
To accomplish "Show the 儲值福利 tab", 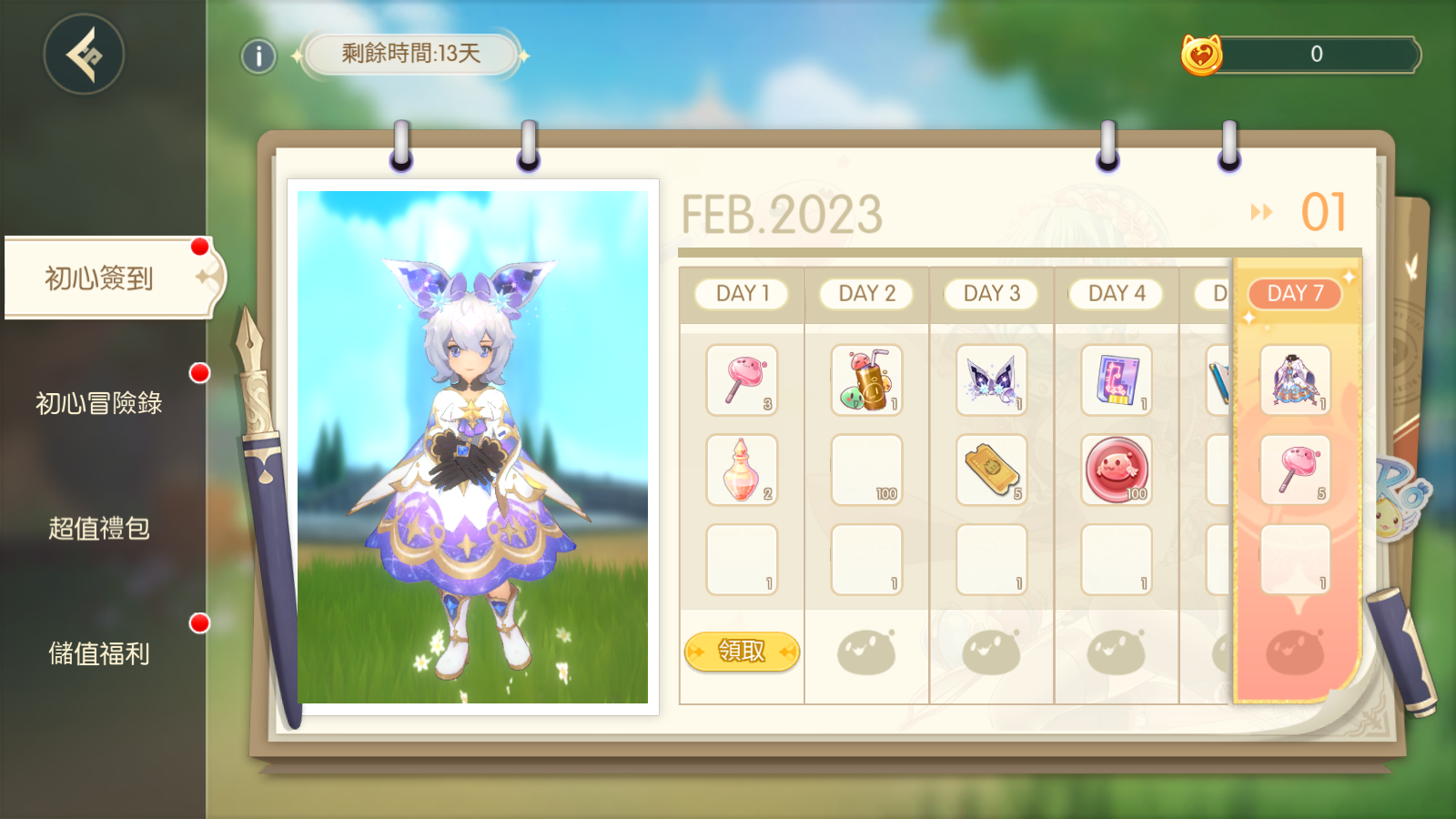I will 99,653.
